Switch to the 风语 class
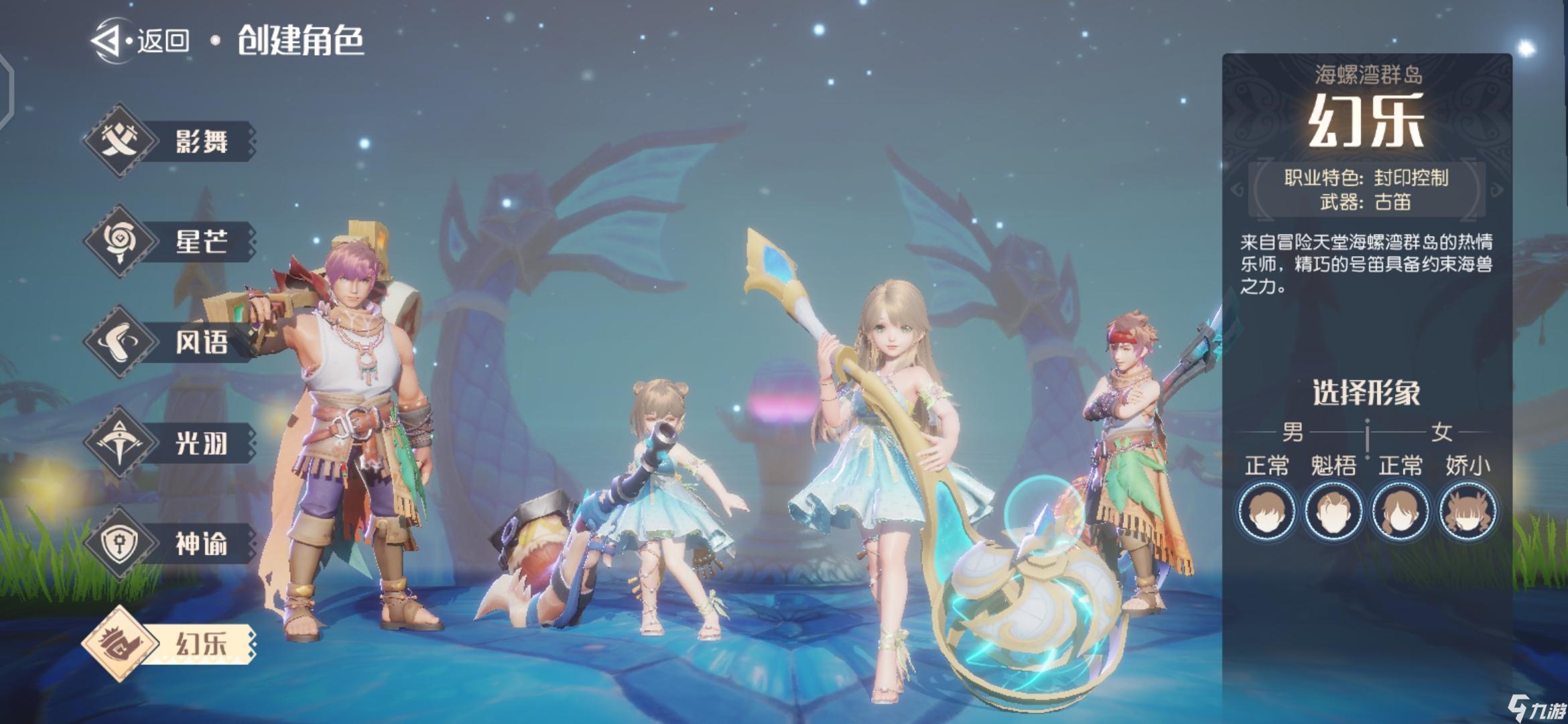The height and width of the screenshot is (724, 1568). pyautogui.click(x=171, y=342)
